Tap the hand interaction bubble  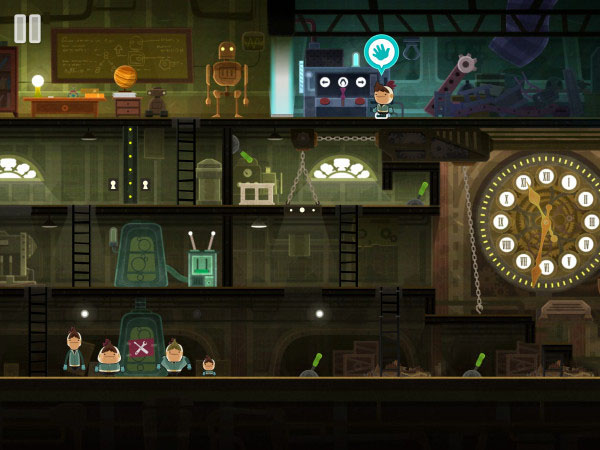coord(380,51)
